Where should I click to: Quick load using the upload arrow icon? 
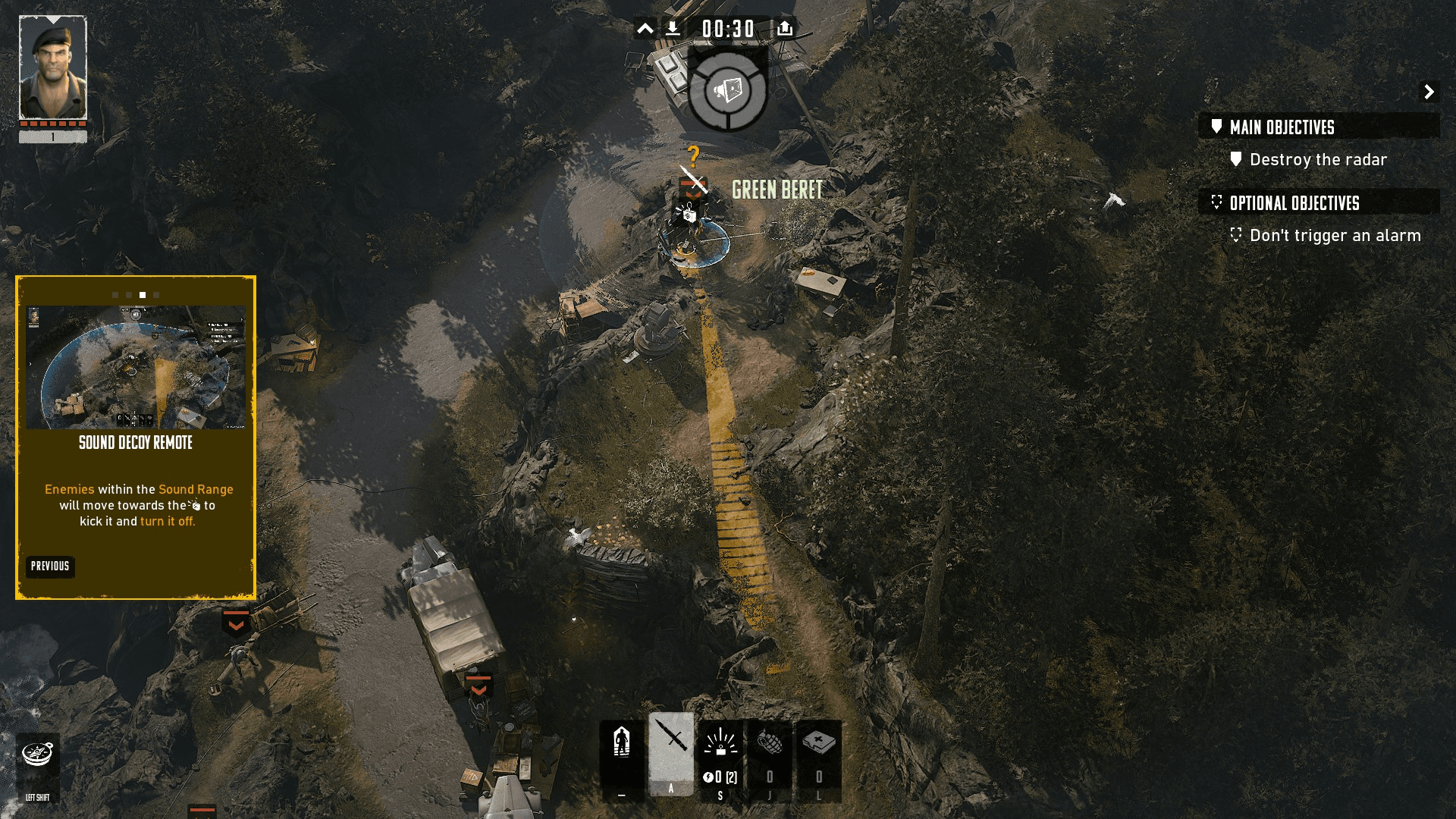tap(785, 29)
